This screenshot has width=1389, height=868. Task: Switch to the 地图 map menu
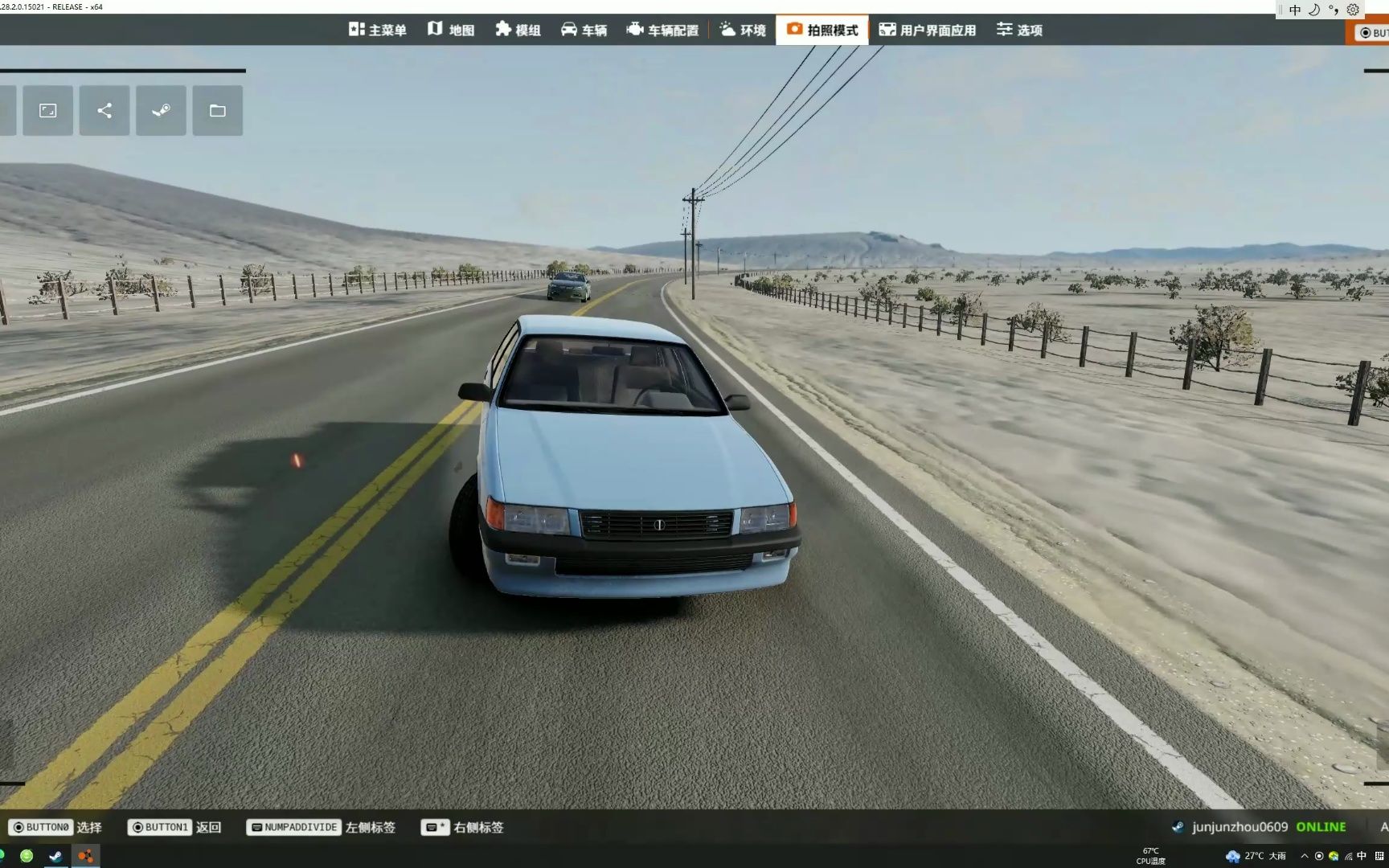pyautogui.click(x=452, y=29)
